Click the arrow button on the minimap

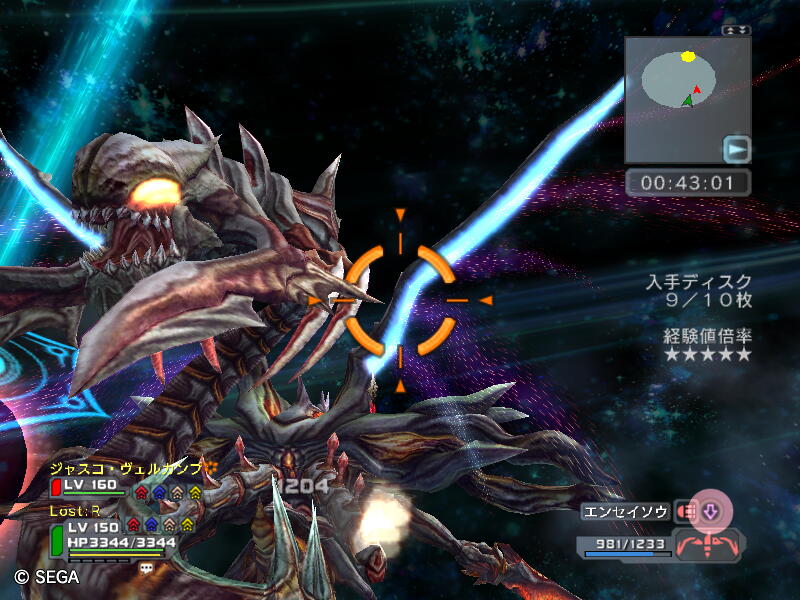pyautogui.click(x=737, y=150)
